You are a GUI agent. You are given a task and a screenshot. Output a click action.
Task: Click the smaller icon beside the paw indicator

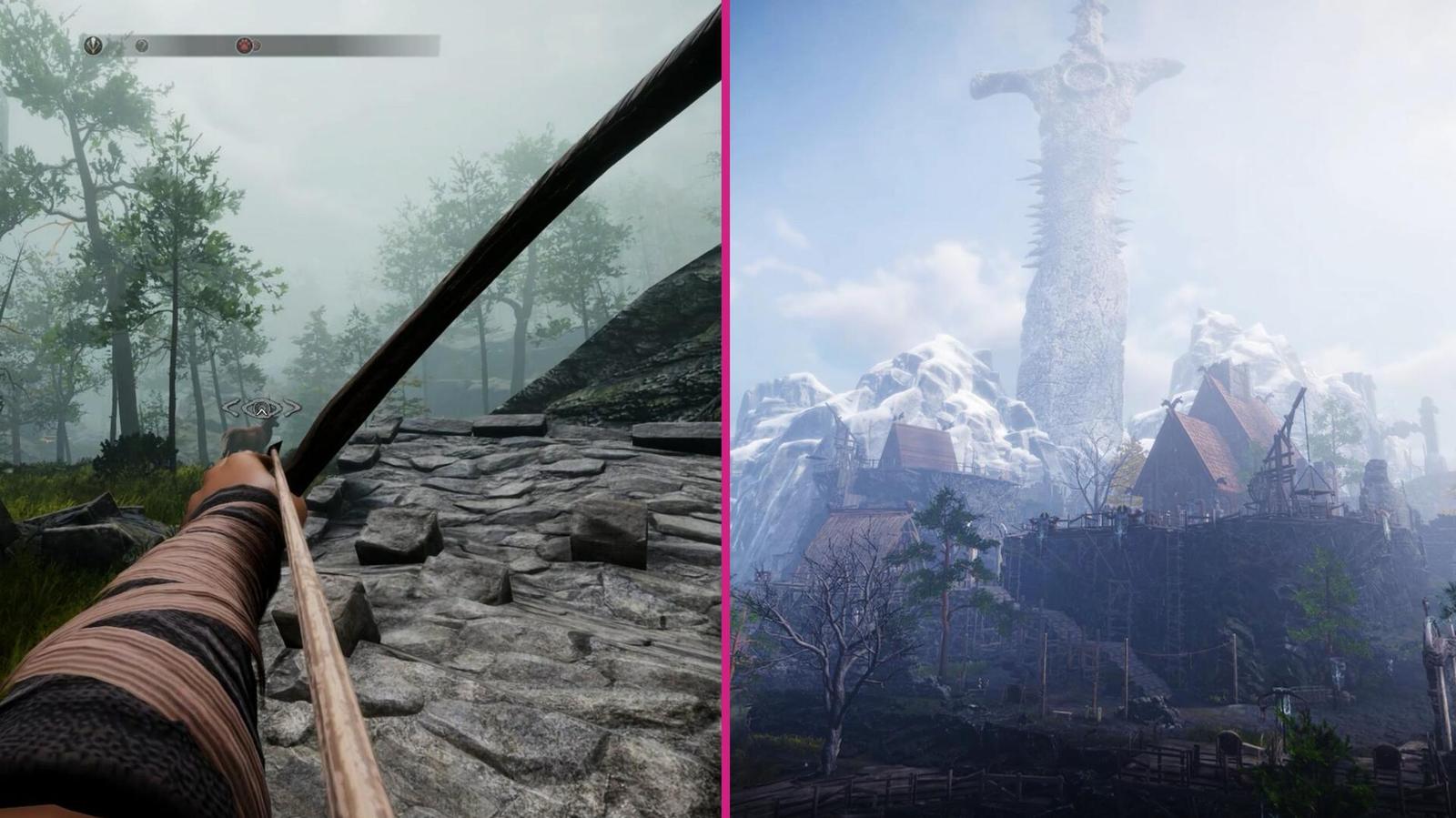(258, 45)
